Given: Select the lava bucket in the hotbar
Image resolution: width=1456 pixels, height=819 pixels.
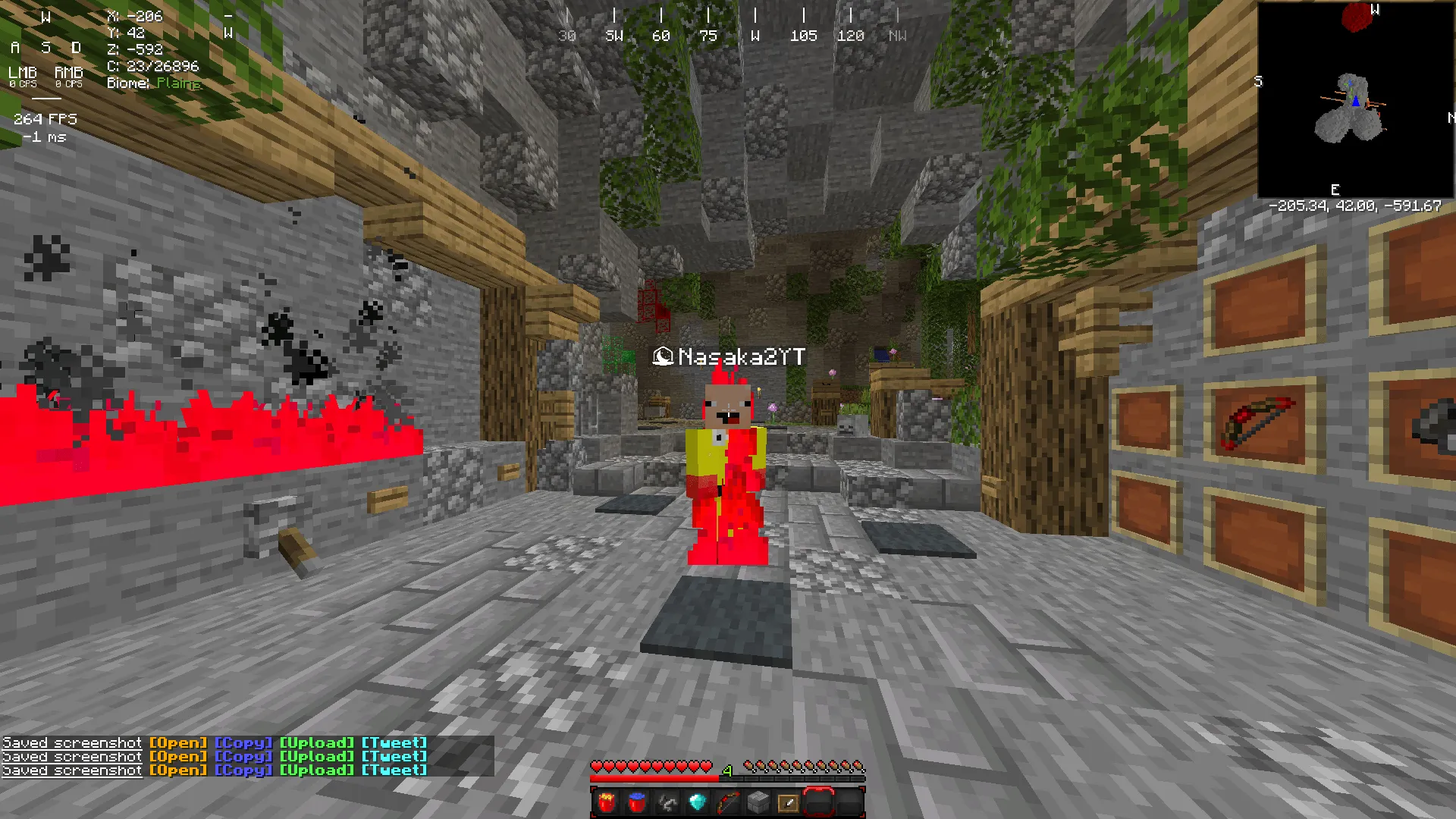Looking at the screenshot, I should coord(607,802).
